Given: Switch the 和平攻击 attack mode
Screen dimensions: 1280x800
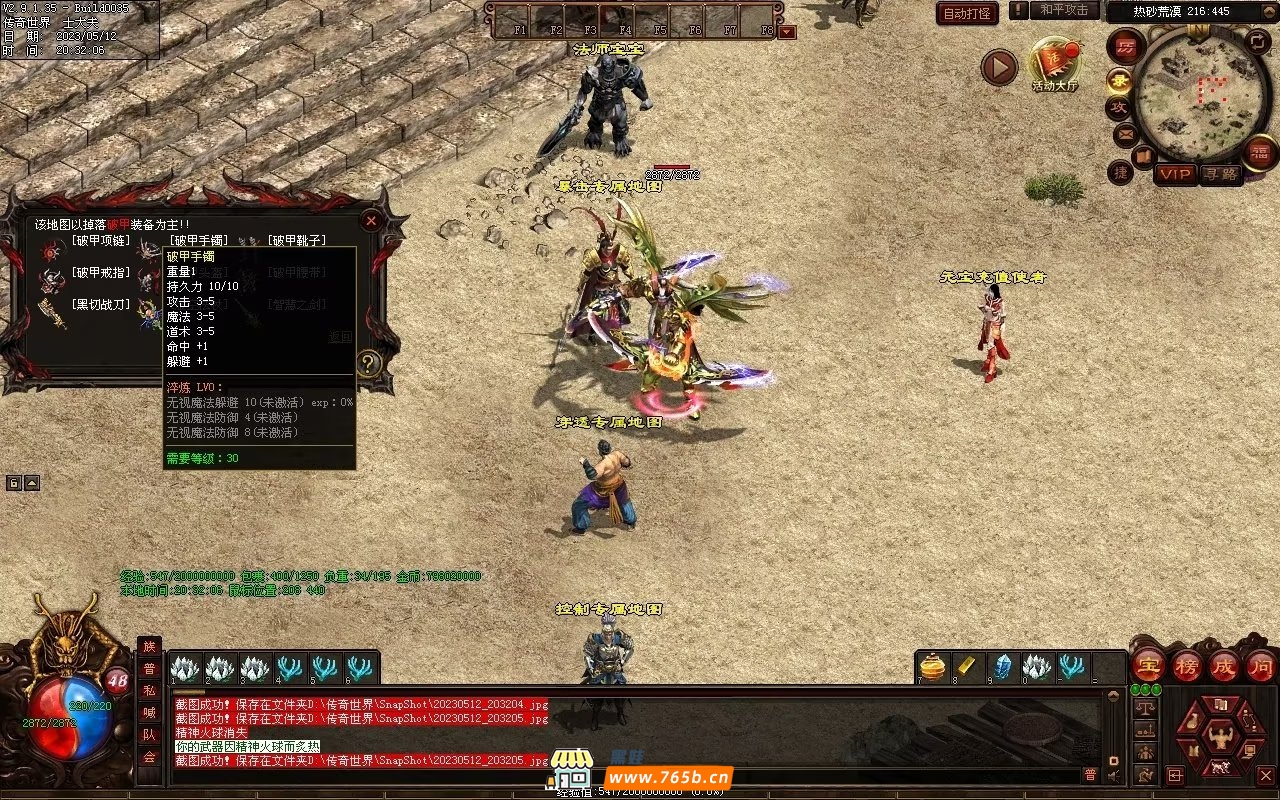Looking at the screenshot, I should pyautogui.click(x=1064, y=10).
